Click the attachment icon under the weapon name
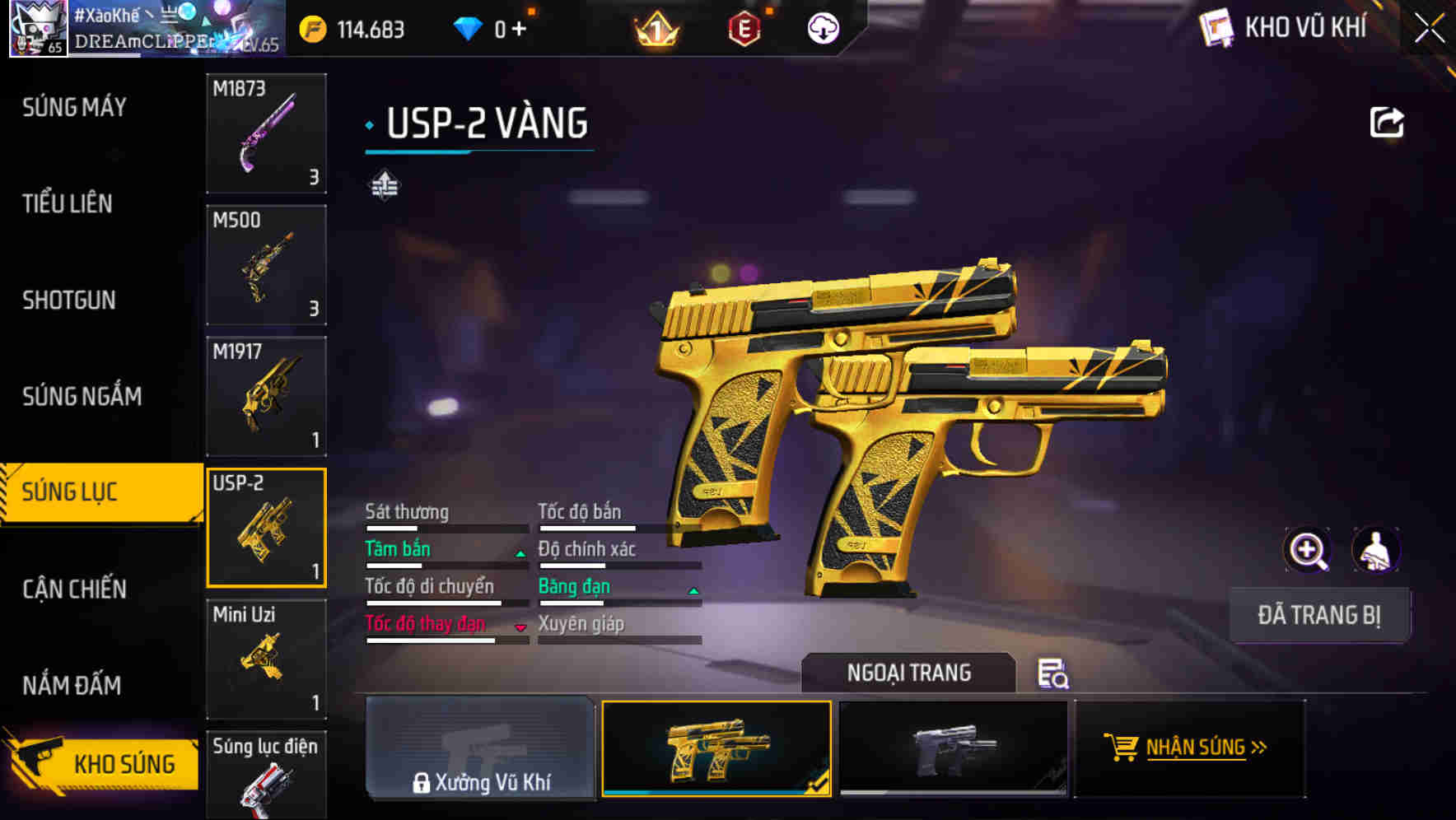The height and width of the screenshot is (820, 1456). [x=386, y=184]
